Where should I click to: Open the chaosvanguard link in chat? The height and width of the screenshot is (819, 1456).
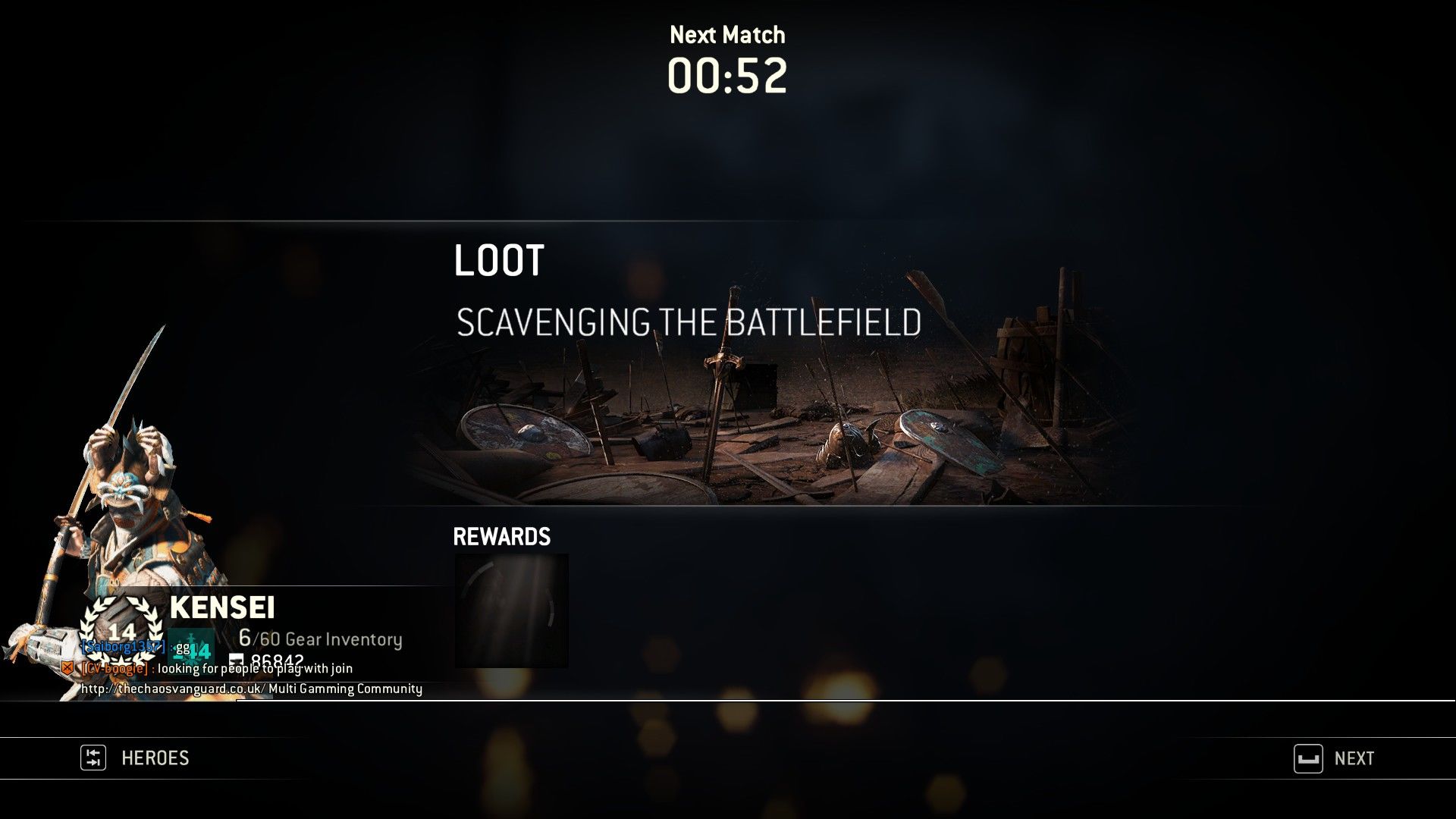(173, 689)
